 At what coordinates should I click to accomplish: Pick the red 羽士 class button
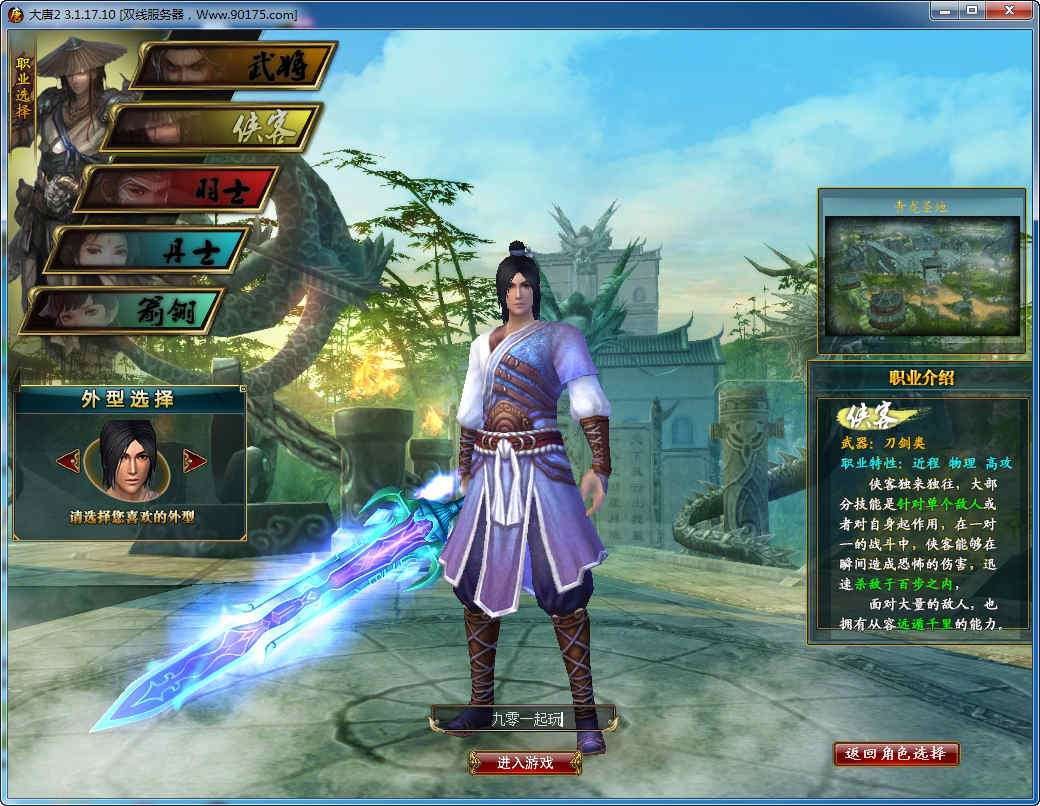[178, 189]
